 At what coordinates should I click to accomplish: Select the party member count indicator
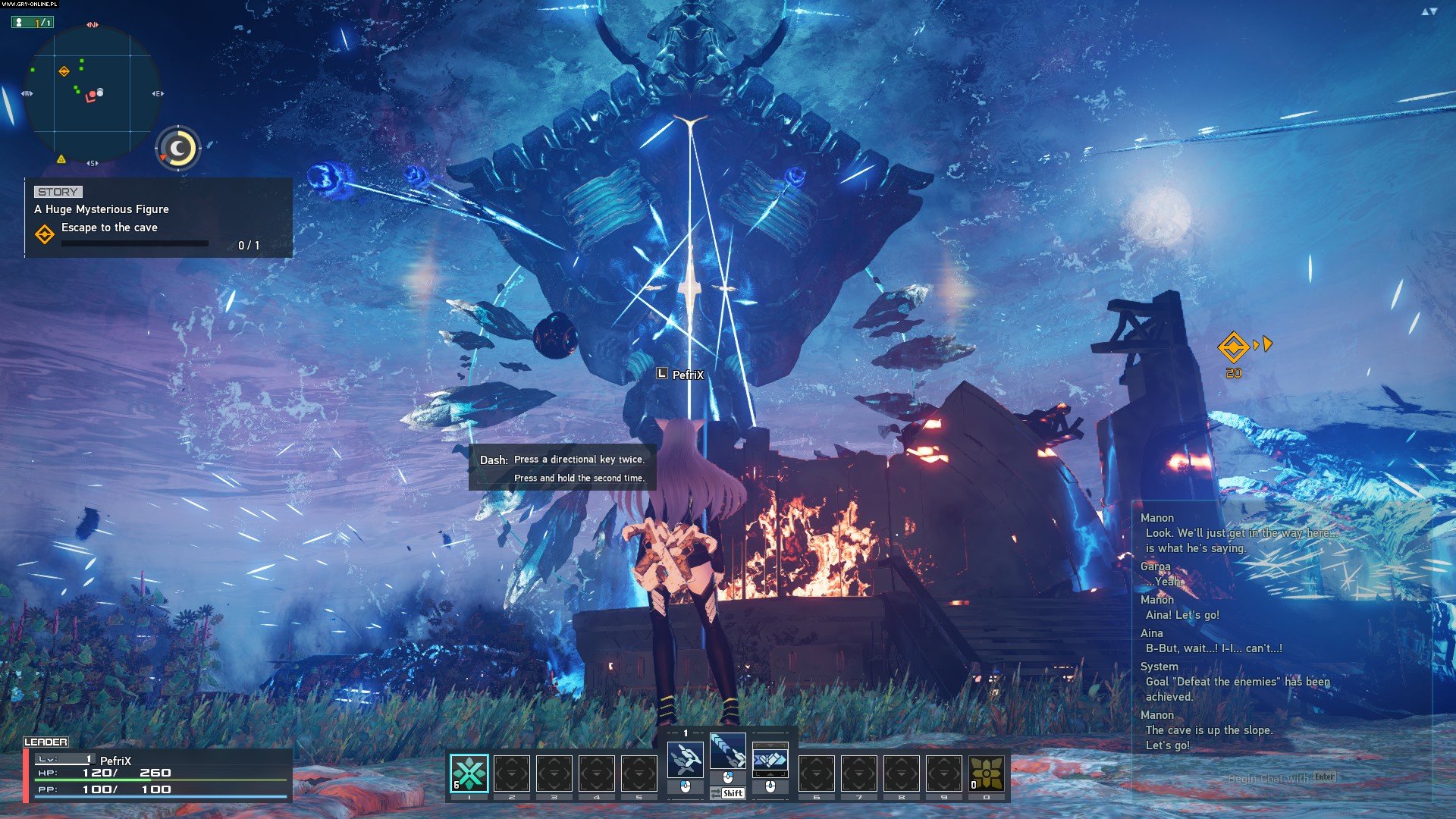pos(33,23)
